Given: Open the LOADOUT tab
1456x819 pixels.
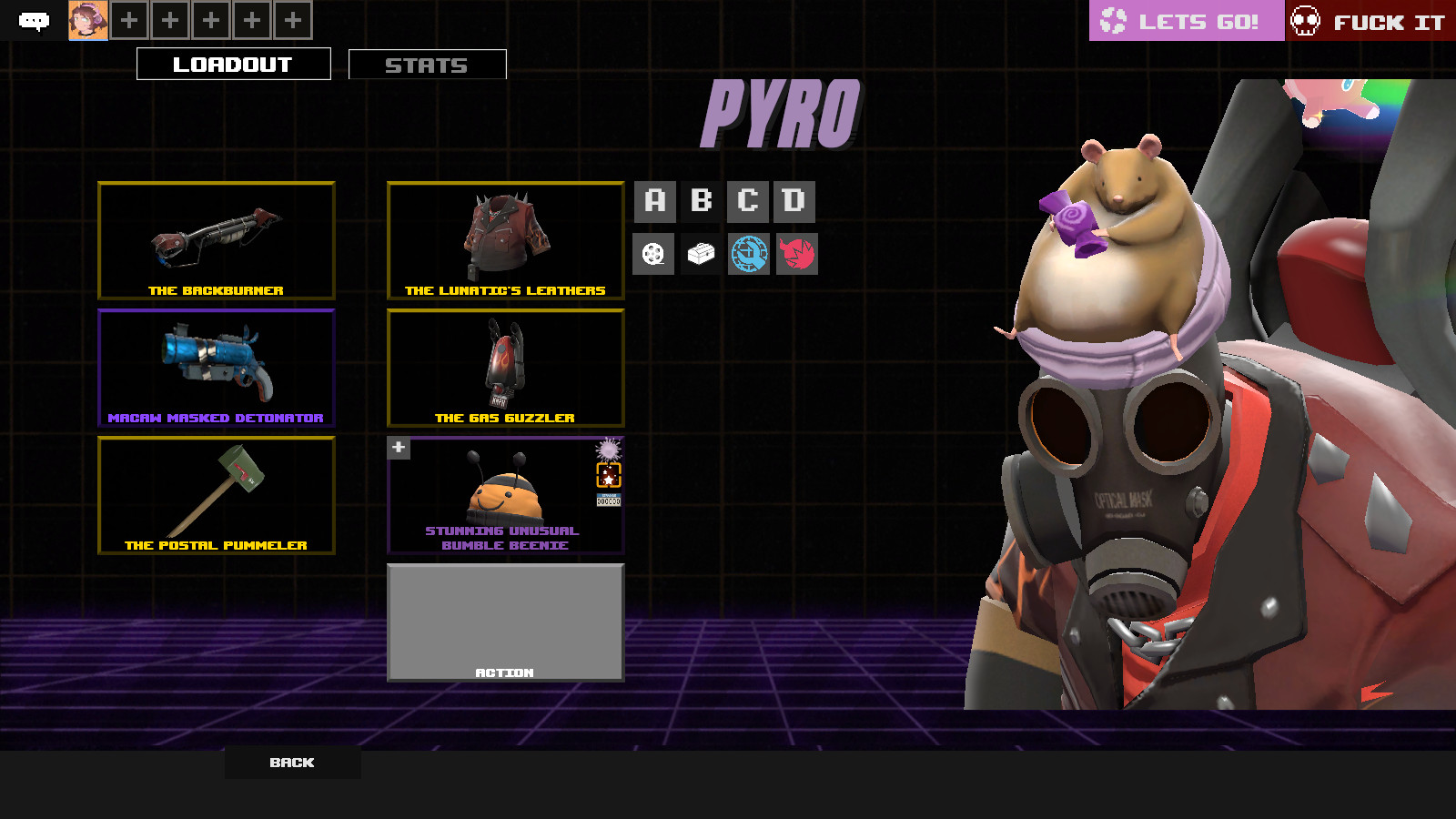Looking at the screenshot, I should pos(233,64).
